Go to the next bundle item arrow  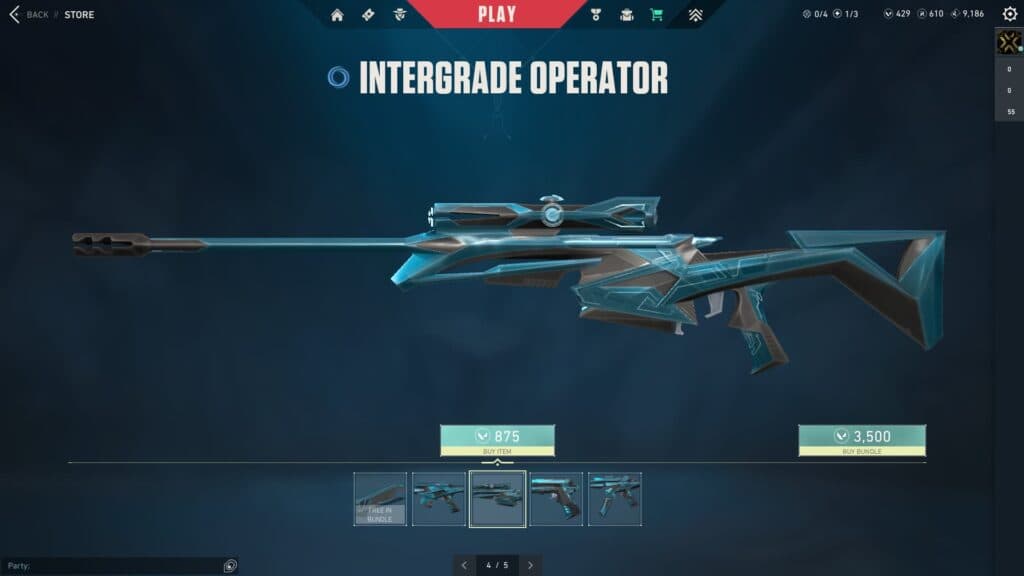530,565
